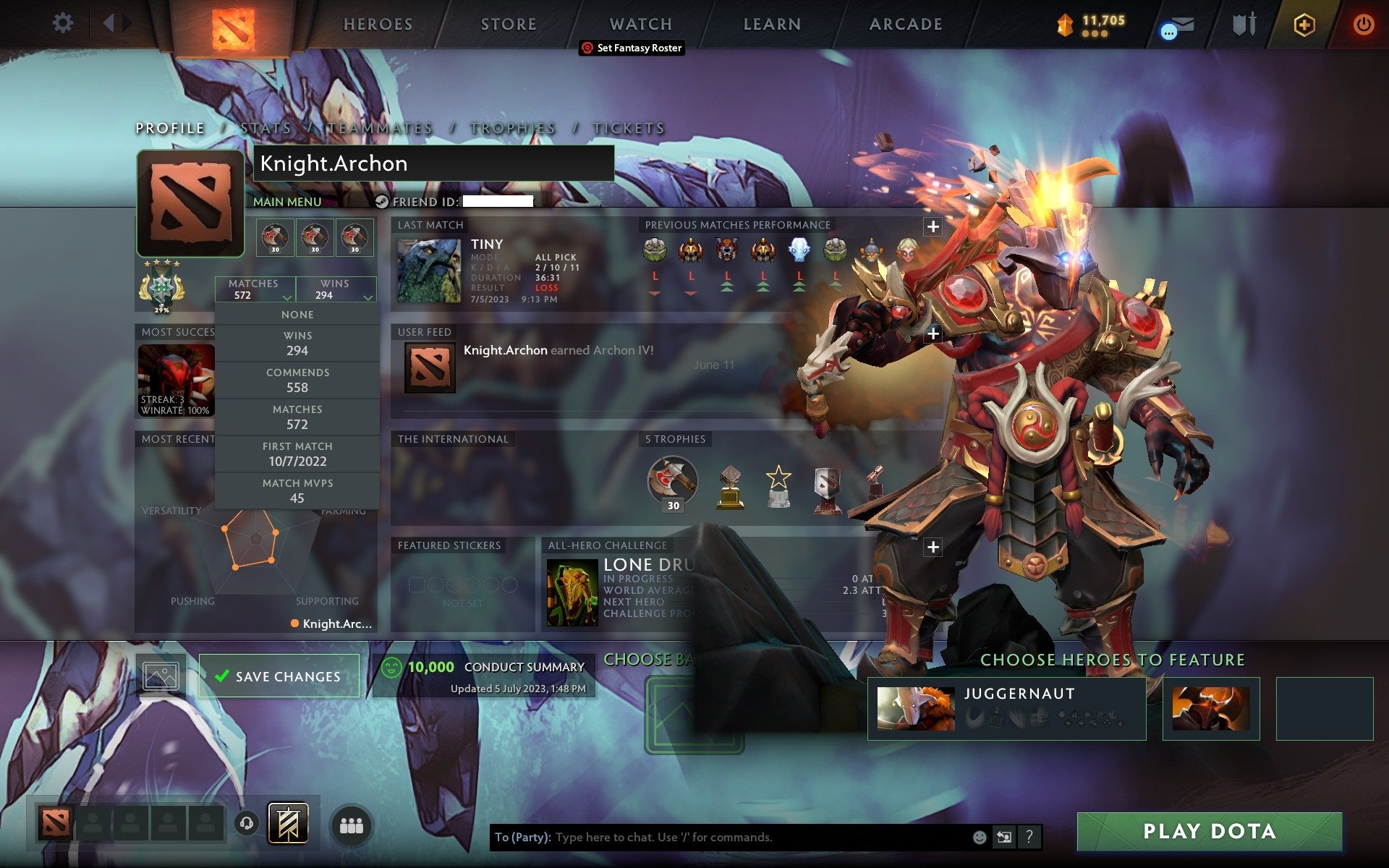Switch to the STATS tab
Image resolution: width=1389 pixels, height=868 pixels.
tap(265, 128)
